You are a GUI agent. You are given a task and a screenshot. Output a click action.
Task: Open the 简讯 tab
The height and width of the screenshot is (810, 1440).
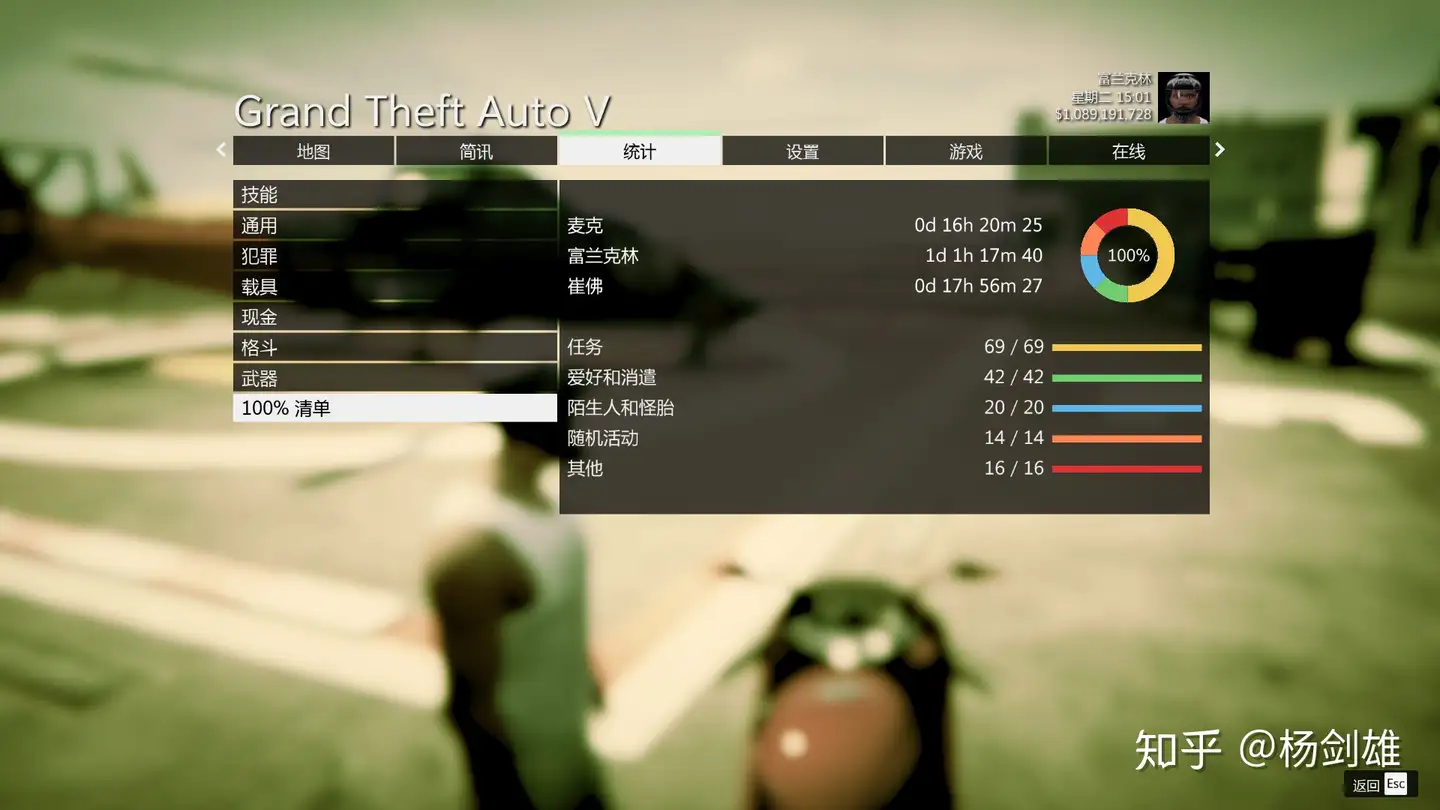tap(476, 150)
